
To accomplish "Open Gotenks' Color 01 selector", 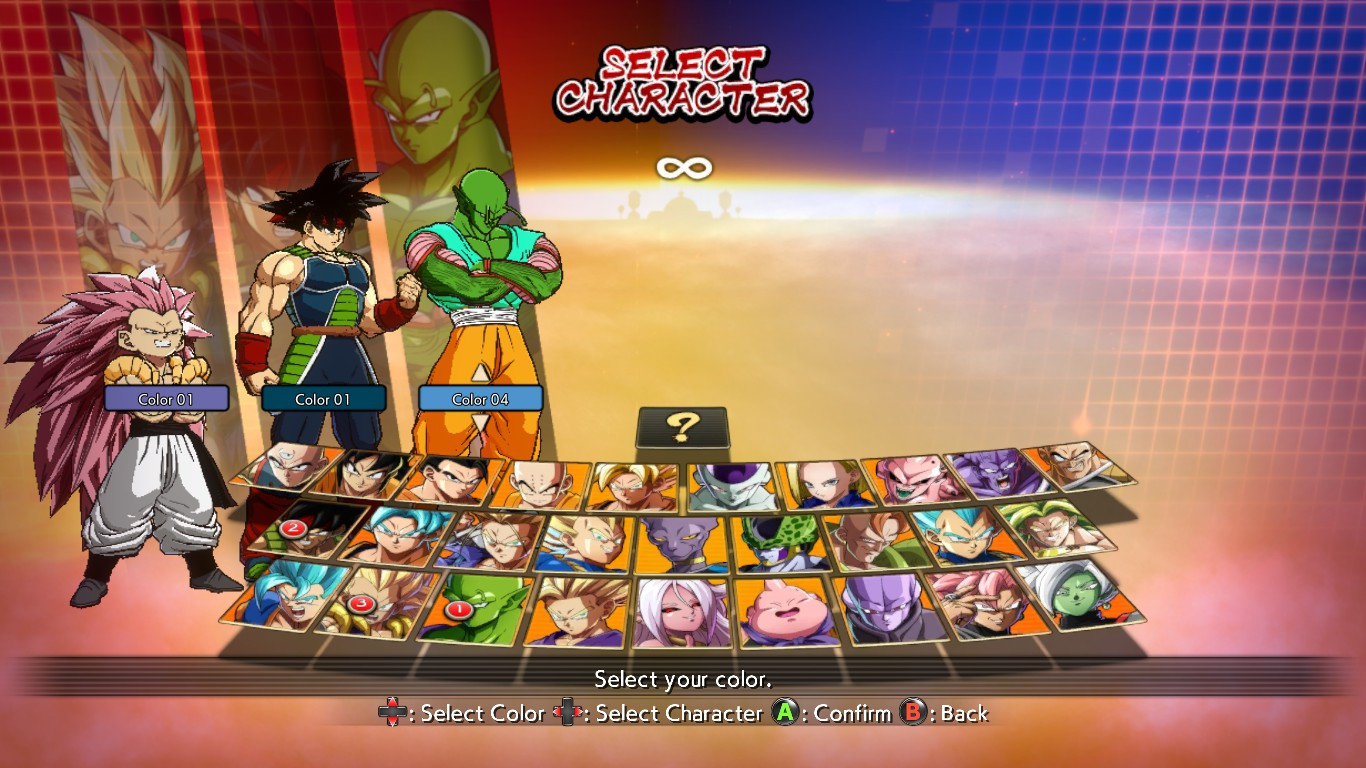I will point(166,398).
